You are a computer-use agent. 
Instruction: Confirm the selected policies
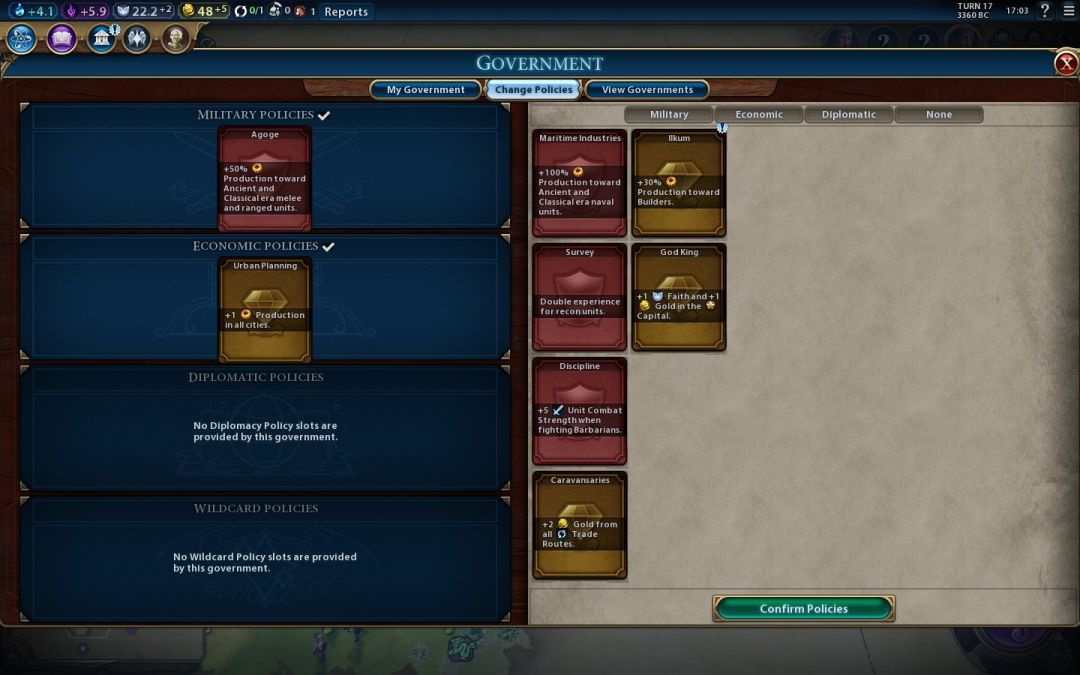(x=803, y=608)
